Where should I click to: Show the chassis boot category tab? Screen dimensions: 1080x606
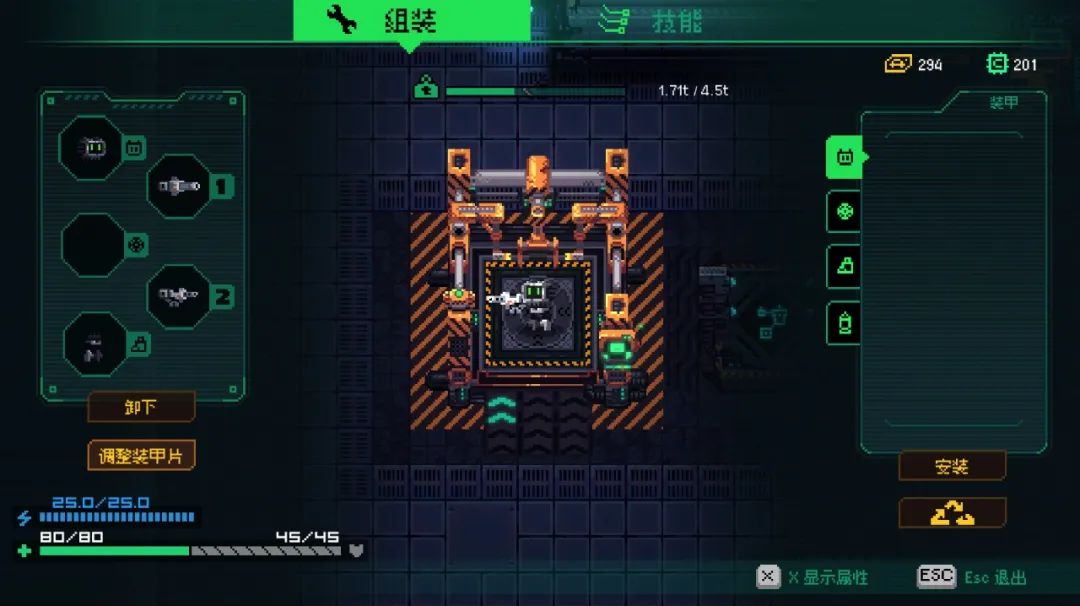coord(844,267)
